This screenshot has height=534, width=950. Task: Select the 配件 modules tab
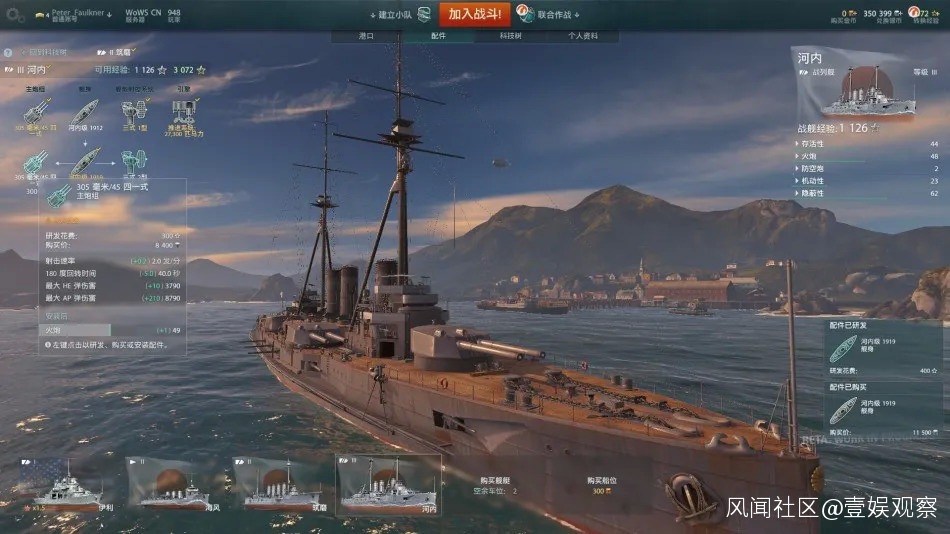[x=438, y=36]
